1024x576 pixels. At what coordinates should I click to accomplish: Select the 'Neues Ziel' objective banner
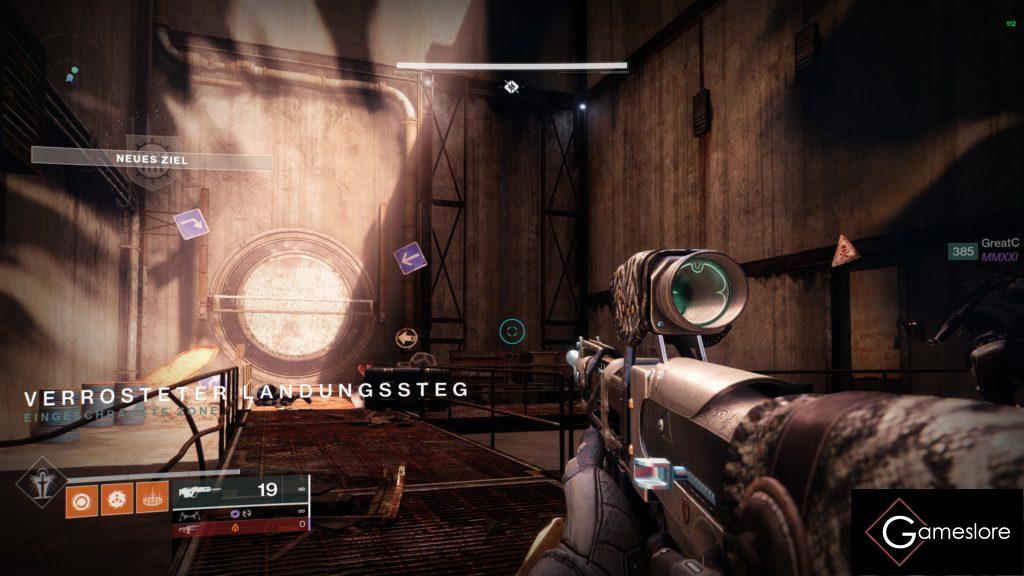[151, 159]
